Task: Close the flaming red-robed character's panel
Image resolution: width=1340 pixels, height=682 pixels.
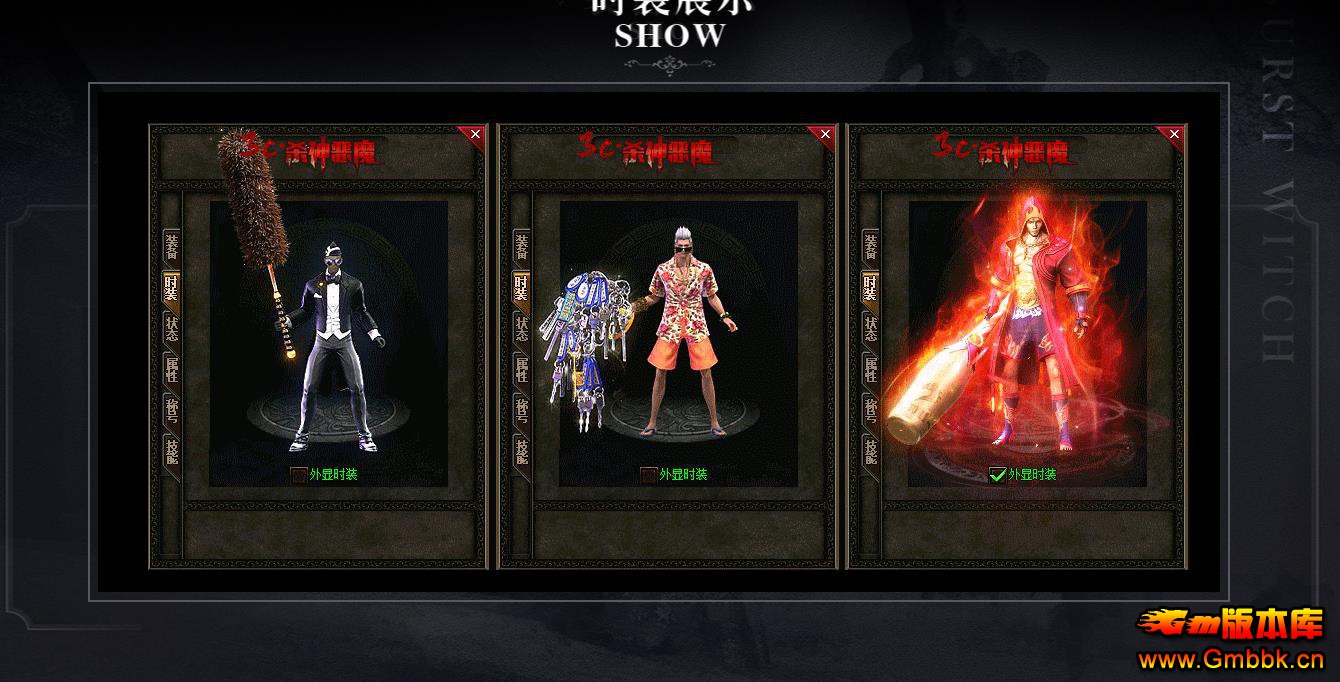Action: 1174,134
